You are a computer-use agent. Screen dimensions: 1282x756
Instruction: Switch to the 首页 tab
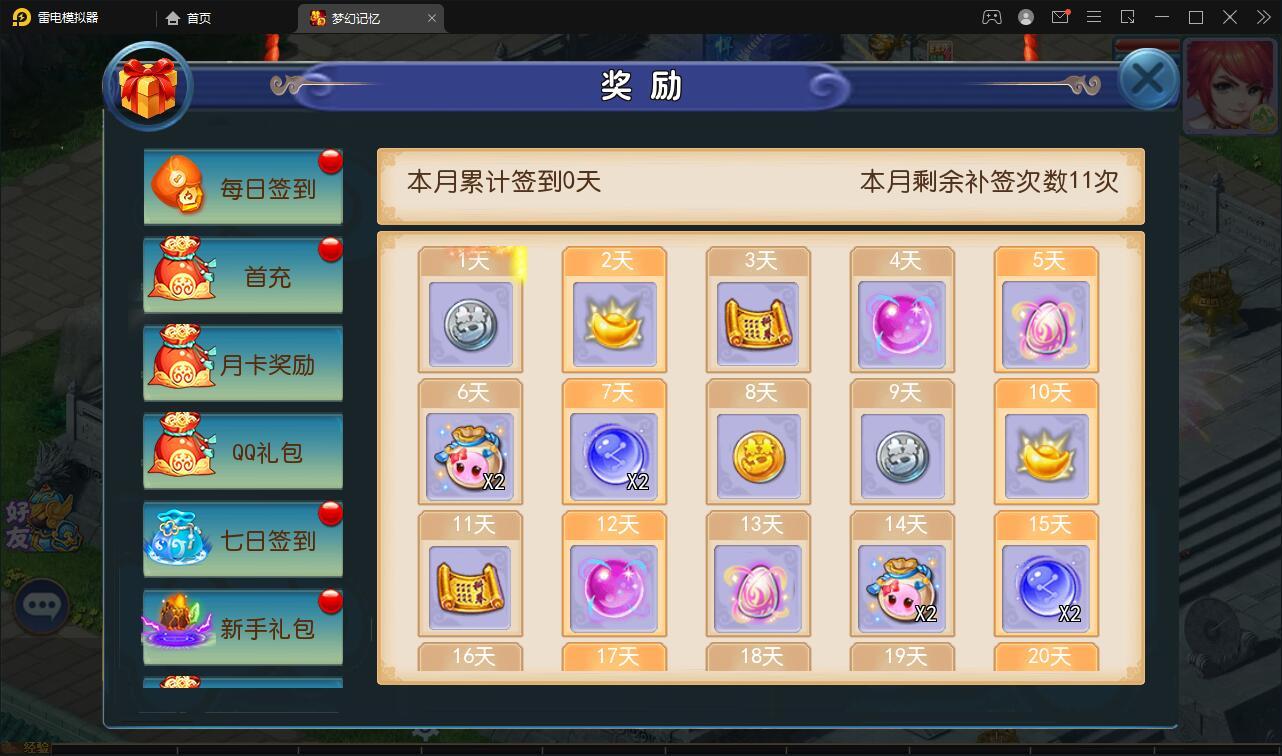click(188, 17)
